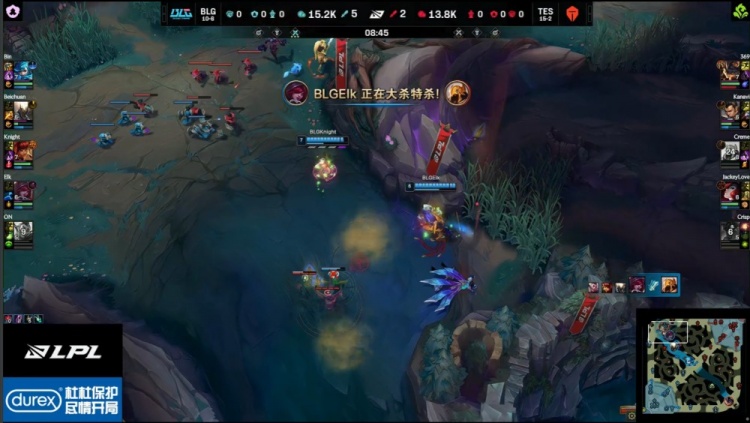This screenshot has width=750, height=423.
Task: Choose Creme's champion portrait
Action: tap(731, 151)
